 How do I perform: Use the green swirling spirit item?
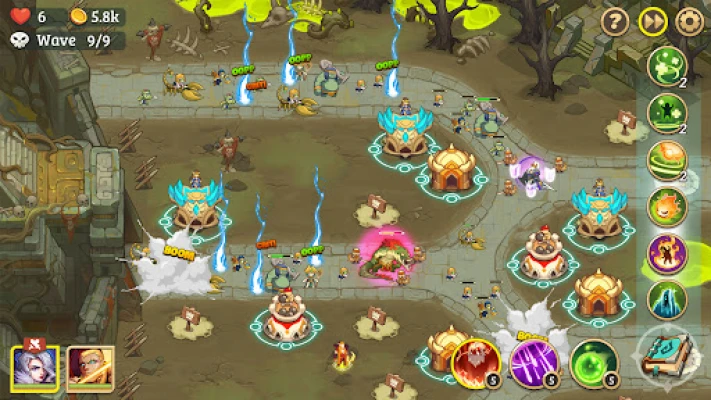(x=667, y=67)
